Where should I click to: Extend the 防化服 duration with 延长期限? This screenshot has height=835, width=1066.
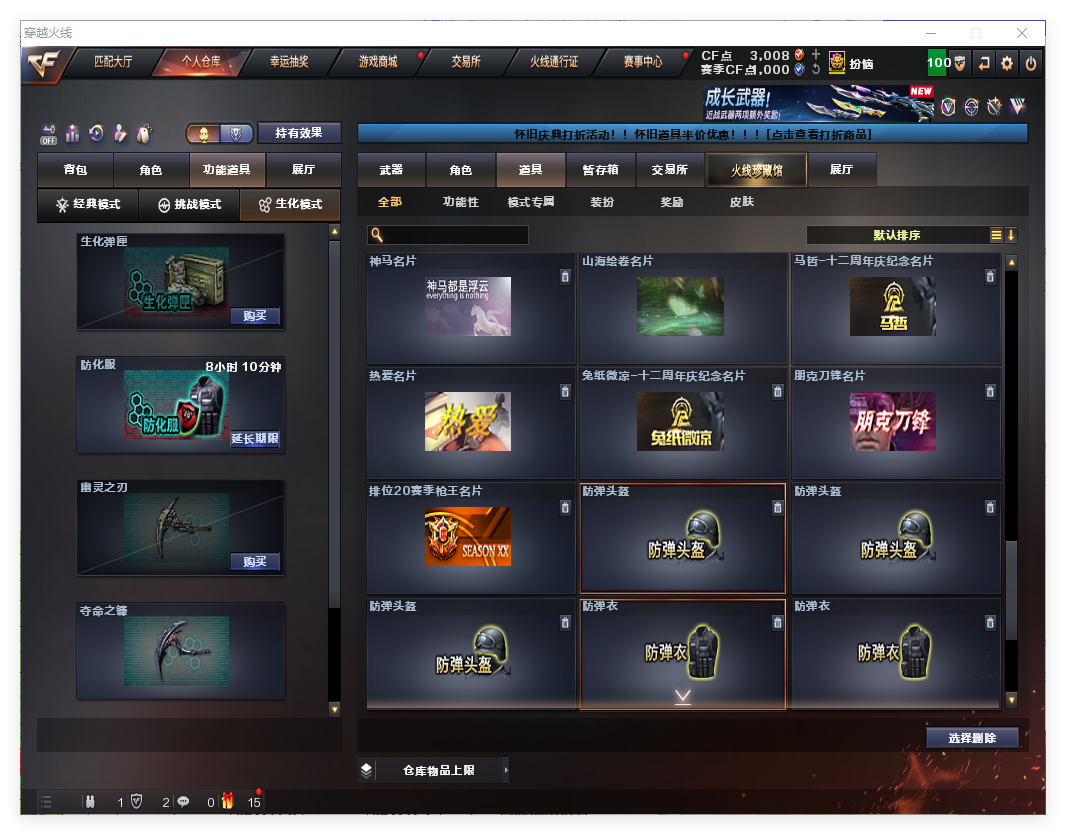click(x=255, y=439)
